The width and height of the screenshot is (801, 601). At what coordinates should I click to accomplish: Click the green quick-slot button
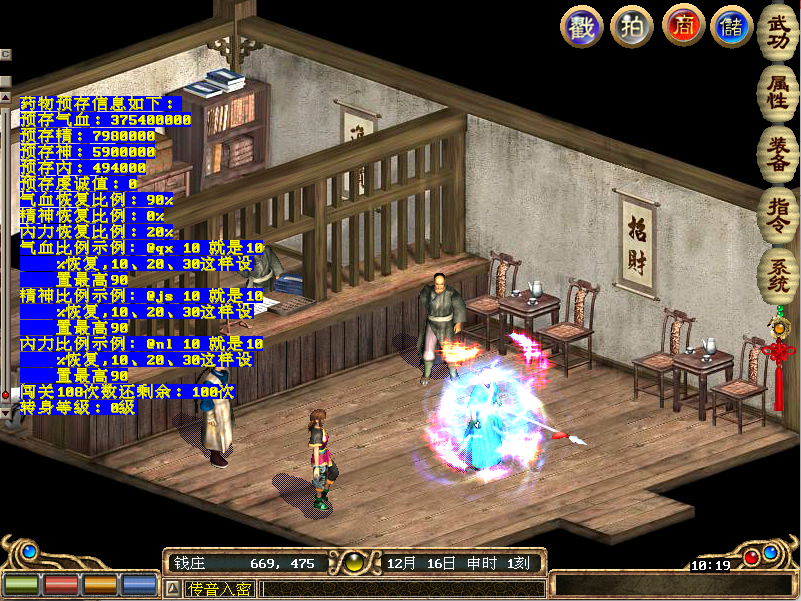click(20, 584)
